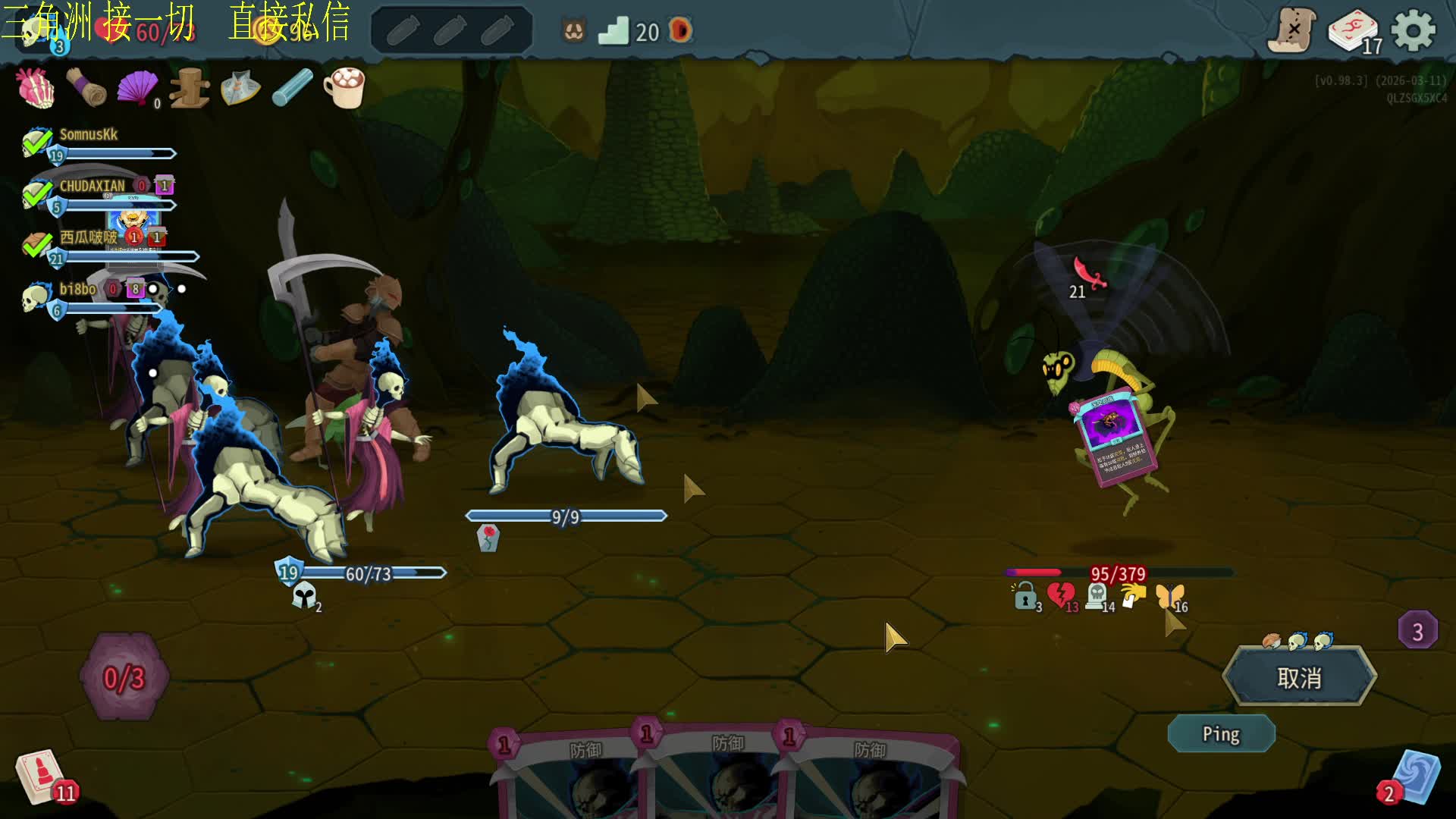Select player SomnusKk in party list
Screen dimensions: 1456x819
(89, 135)
